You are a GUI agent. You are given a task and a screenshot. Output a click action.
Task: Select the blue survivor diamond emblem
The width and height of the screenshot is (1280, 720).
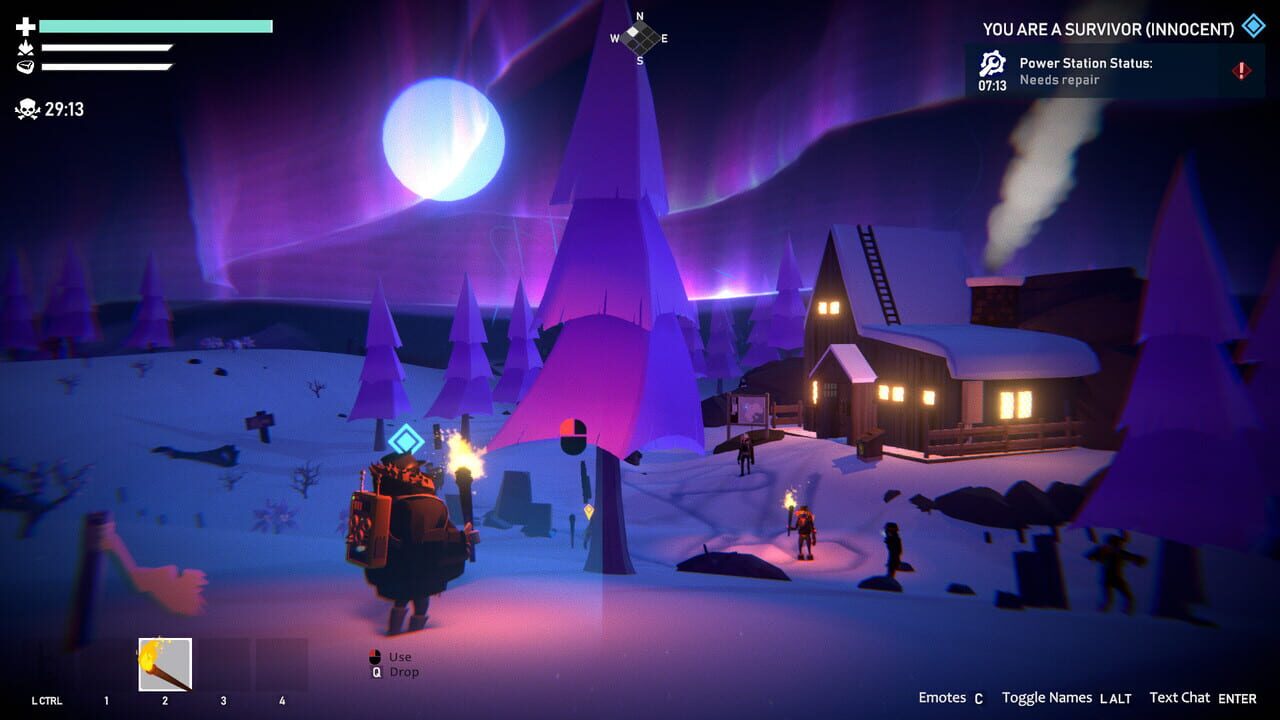point(1252,27)
